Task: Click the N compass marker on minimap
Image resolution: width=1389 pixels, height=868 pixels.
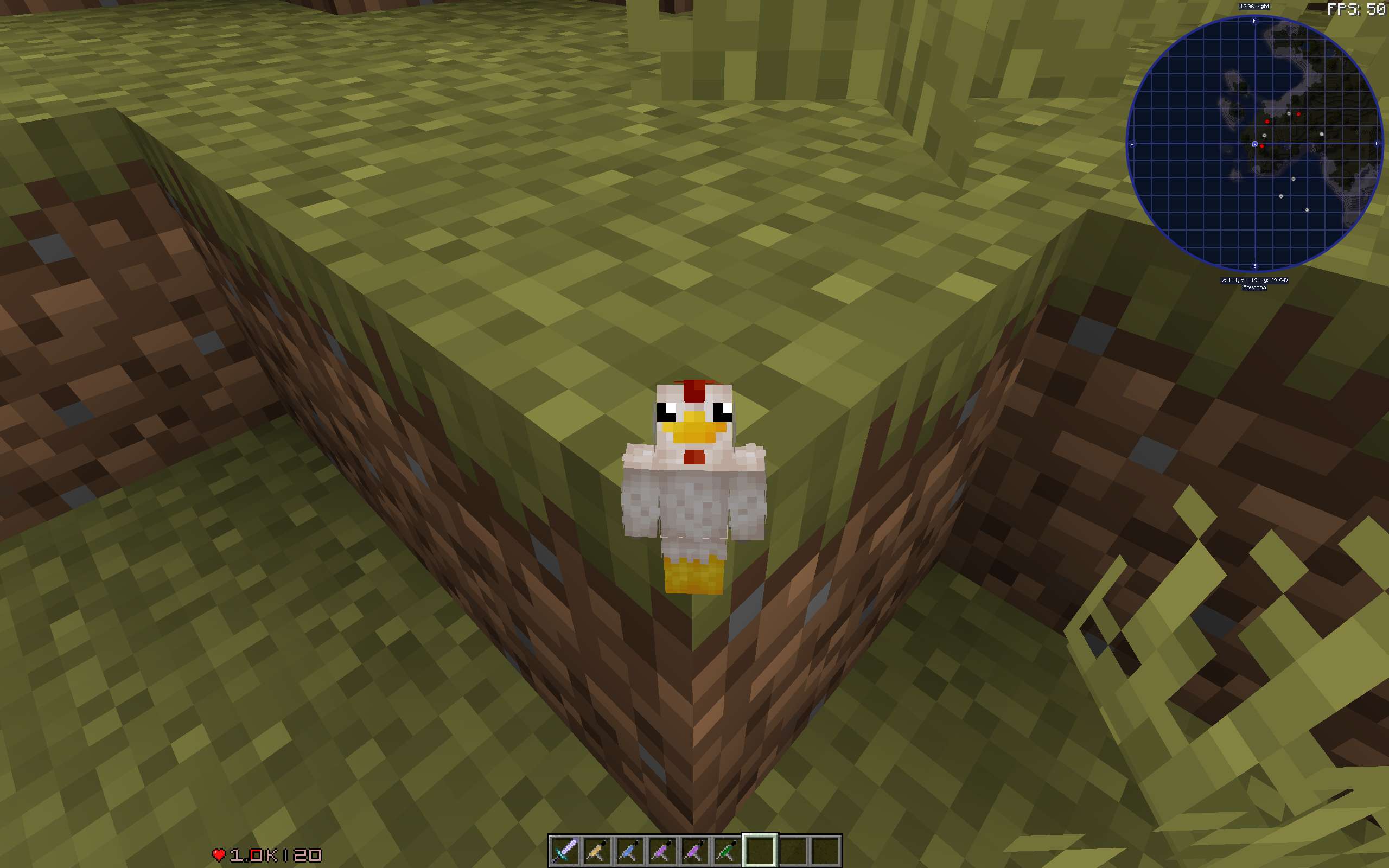Action: 1254,21
